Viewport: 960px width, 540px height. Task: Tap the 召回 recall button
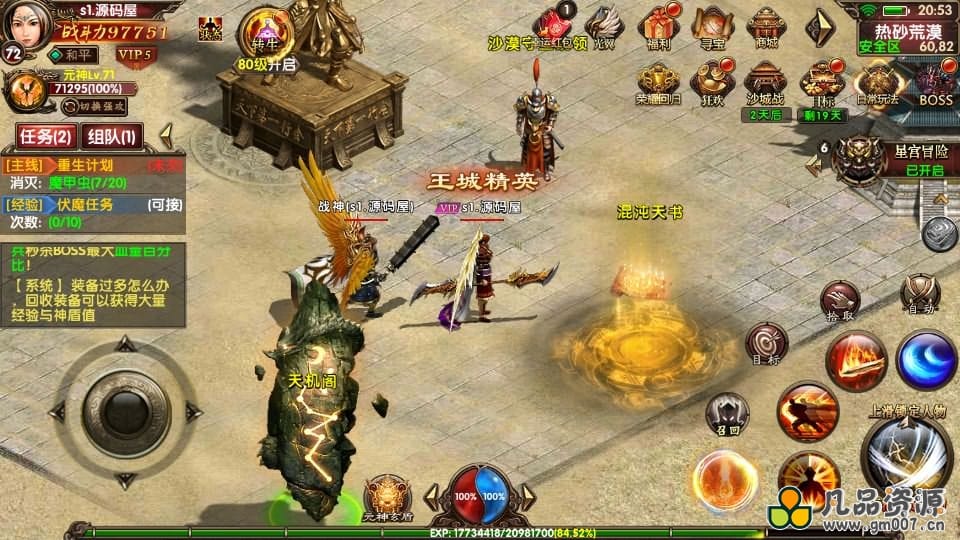pos(727,412)
